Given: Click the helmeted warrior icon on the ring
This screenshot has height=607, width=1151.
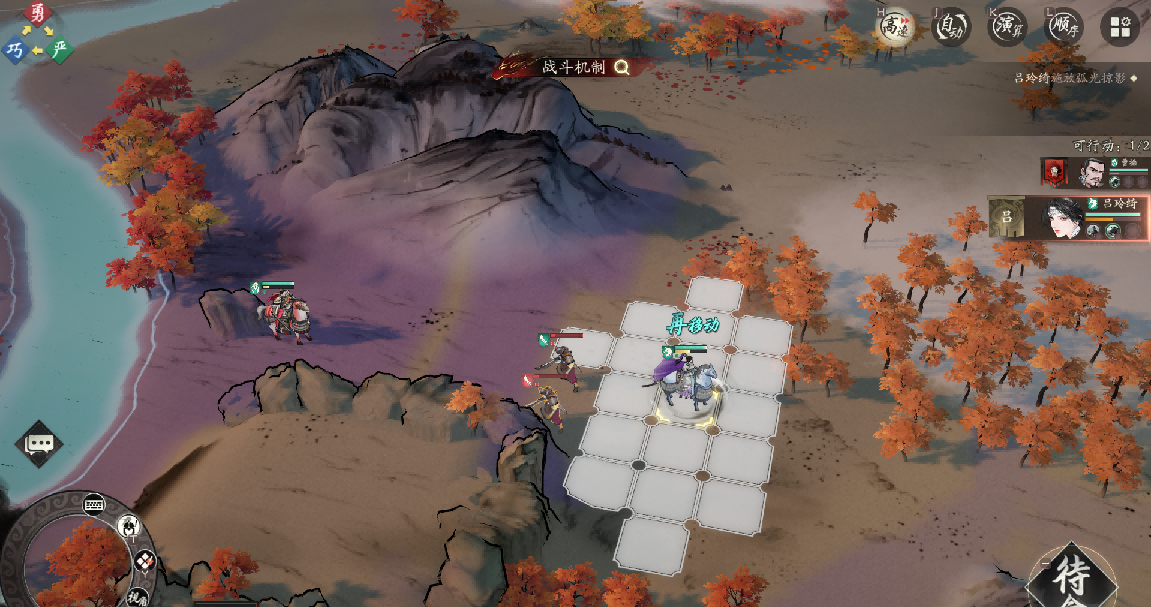Looking at the screenshot, I should (129, 525).
